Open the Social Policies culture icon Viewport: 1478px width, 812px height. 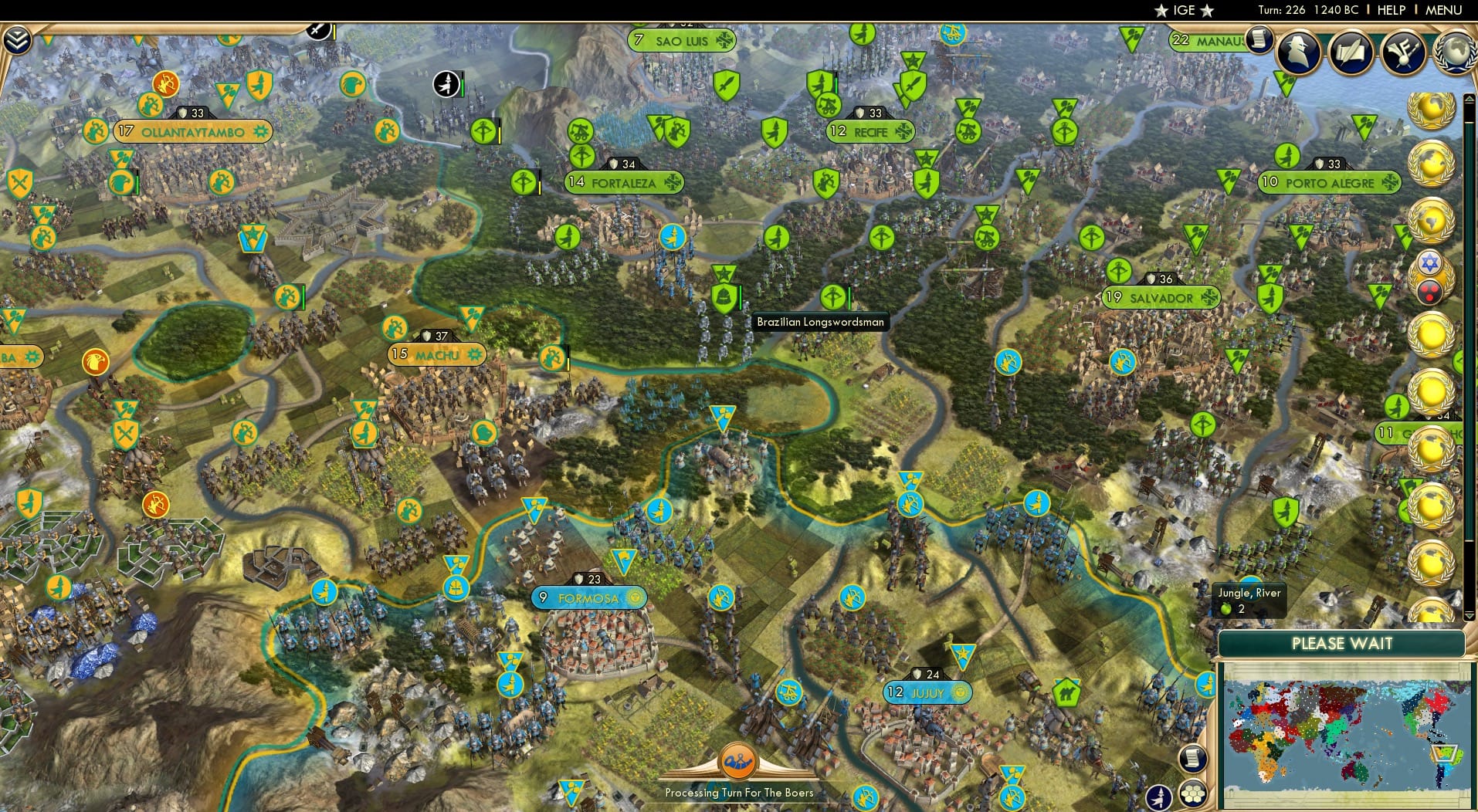tap(1403, 52)
